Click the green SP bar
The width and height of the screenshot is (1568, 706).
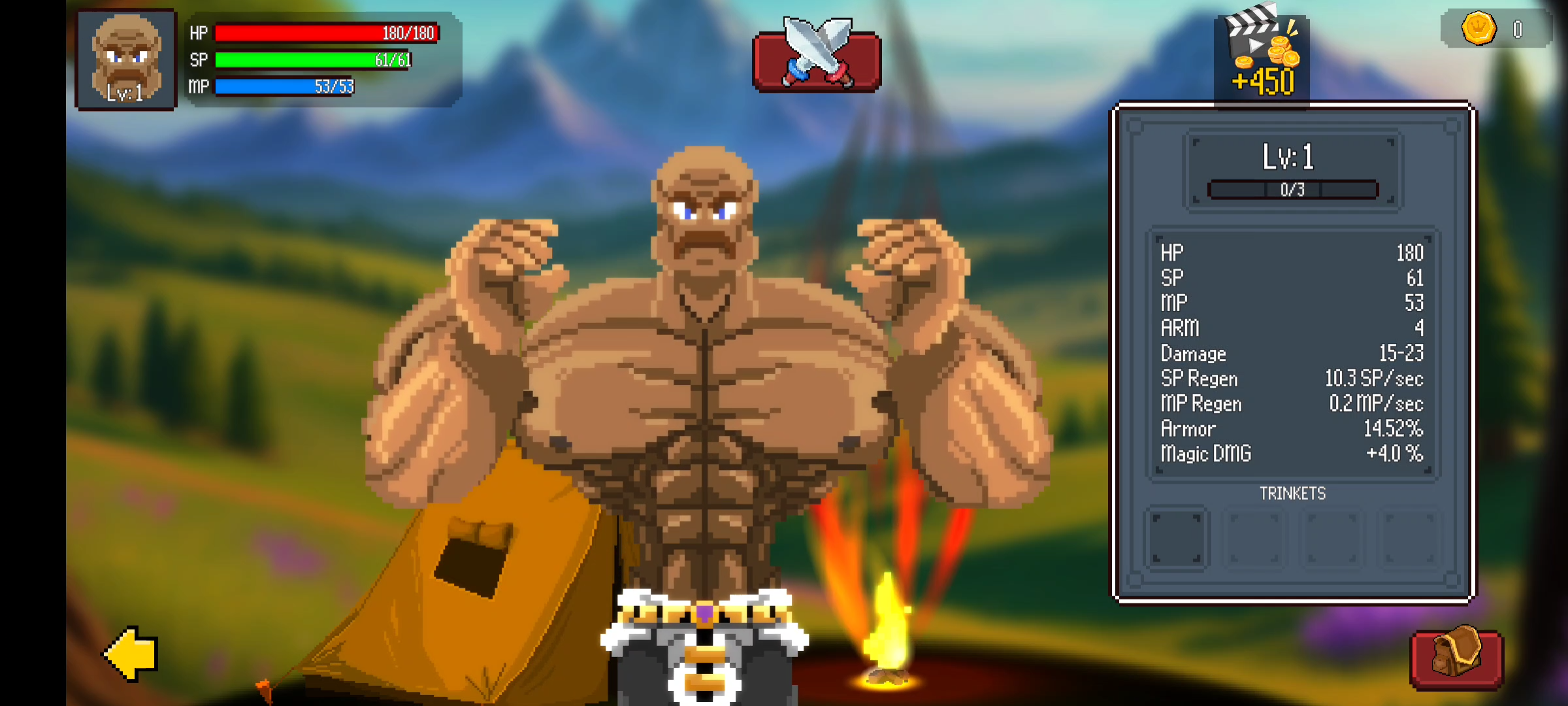[x=314, y=59]
